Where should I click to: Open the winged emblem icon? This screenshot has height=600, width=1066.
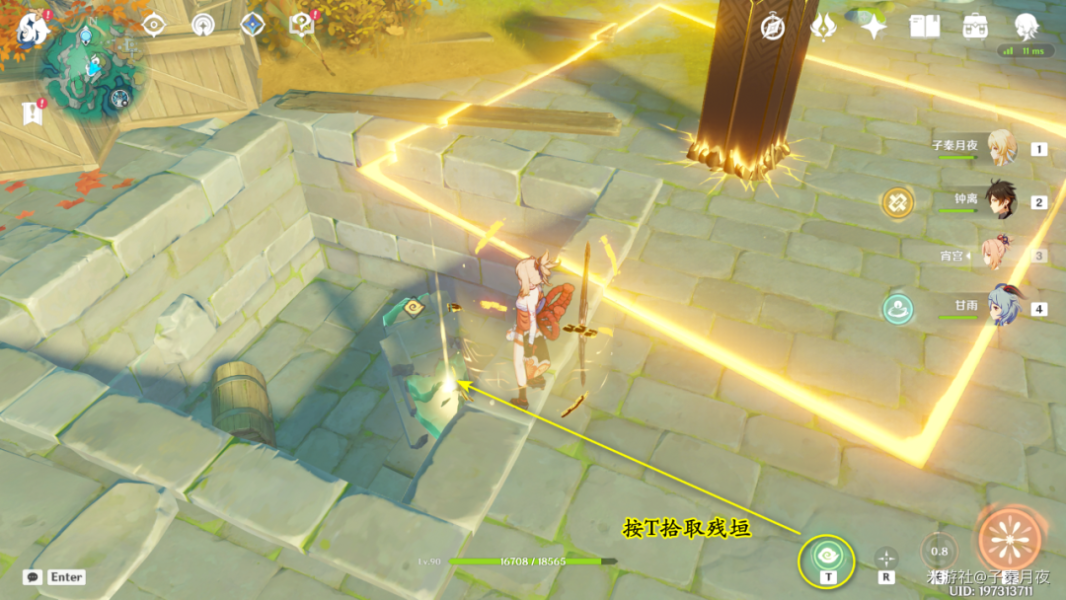(824, 27)
